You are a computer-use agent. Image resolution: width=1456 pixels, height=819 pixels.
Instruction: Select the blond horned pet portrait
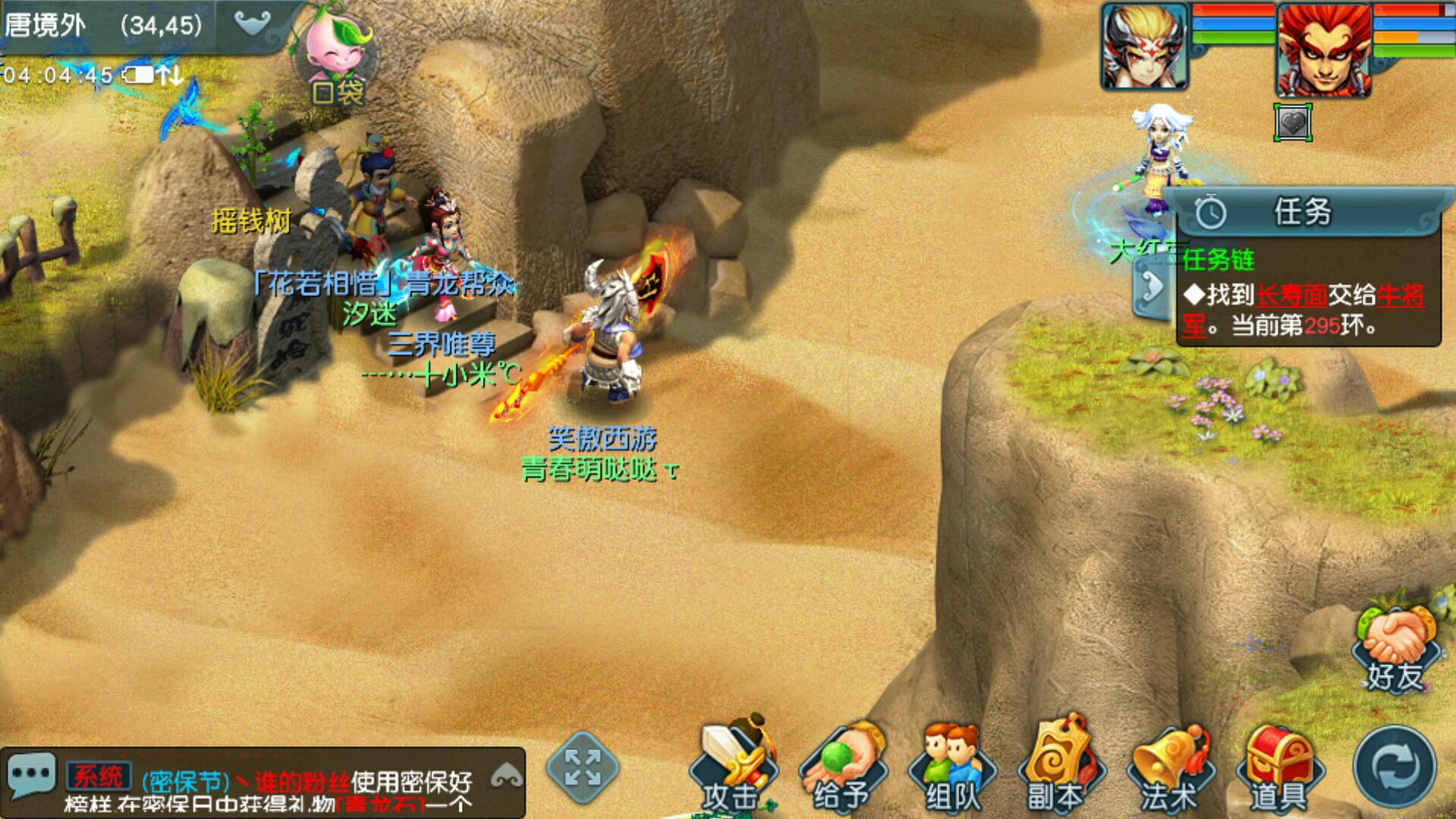coord(1145,47)
